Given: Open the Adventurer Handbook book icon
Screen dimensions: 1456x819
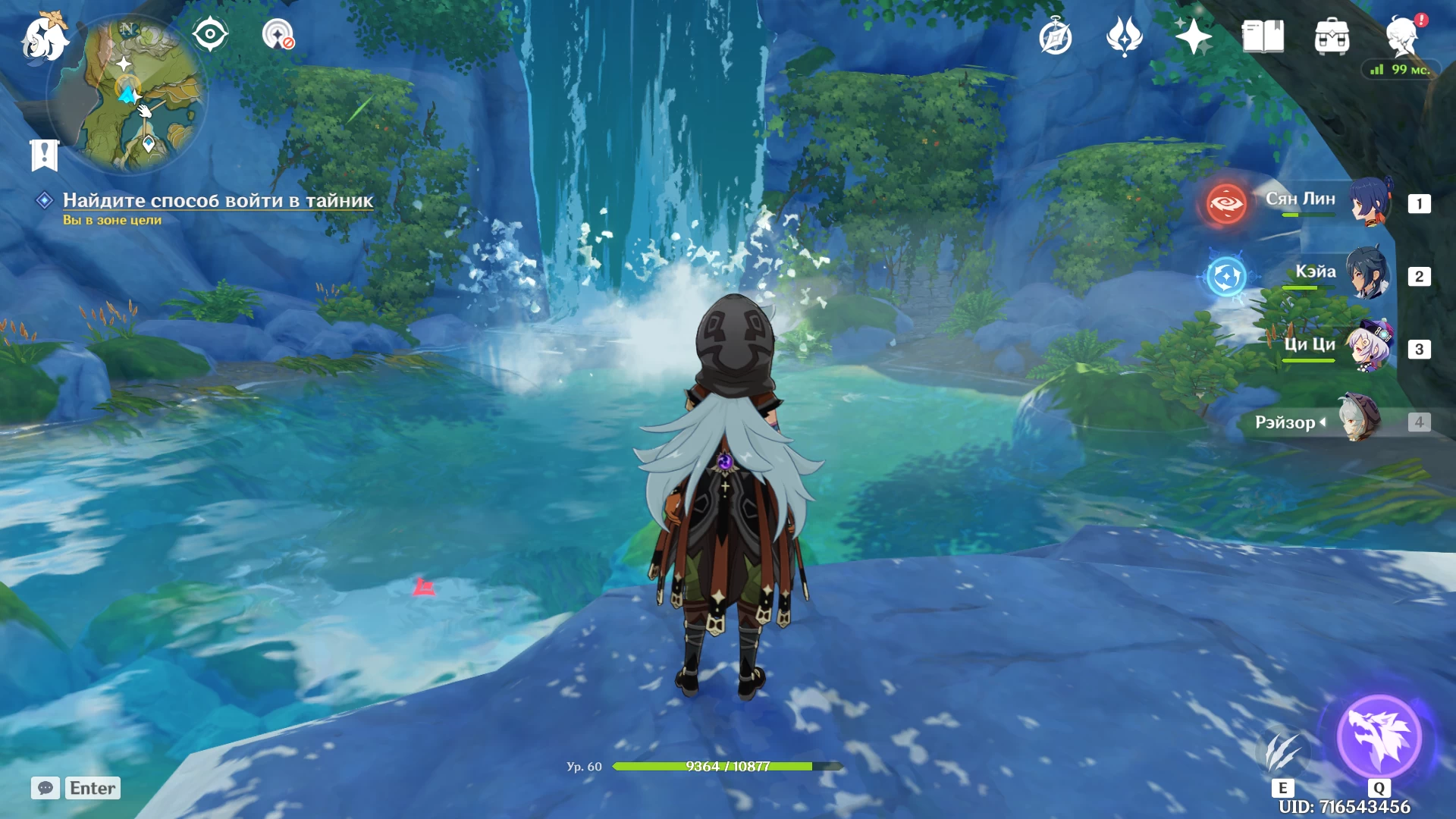Looking at the screenshot, I should [1263, 36].
